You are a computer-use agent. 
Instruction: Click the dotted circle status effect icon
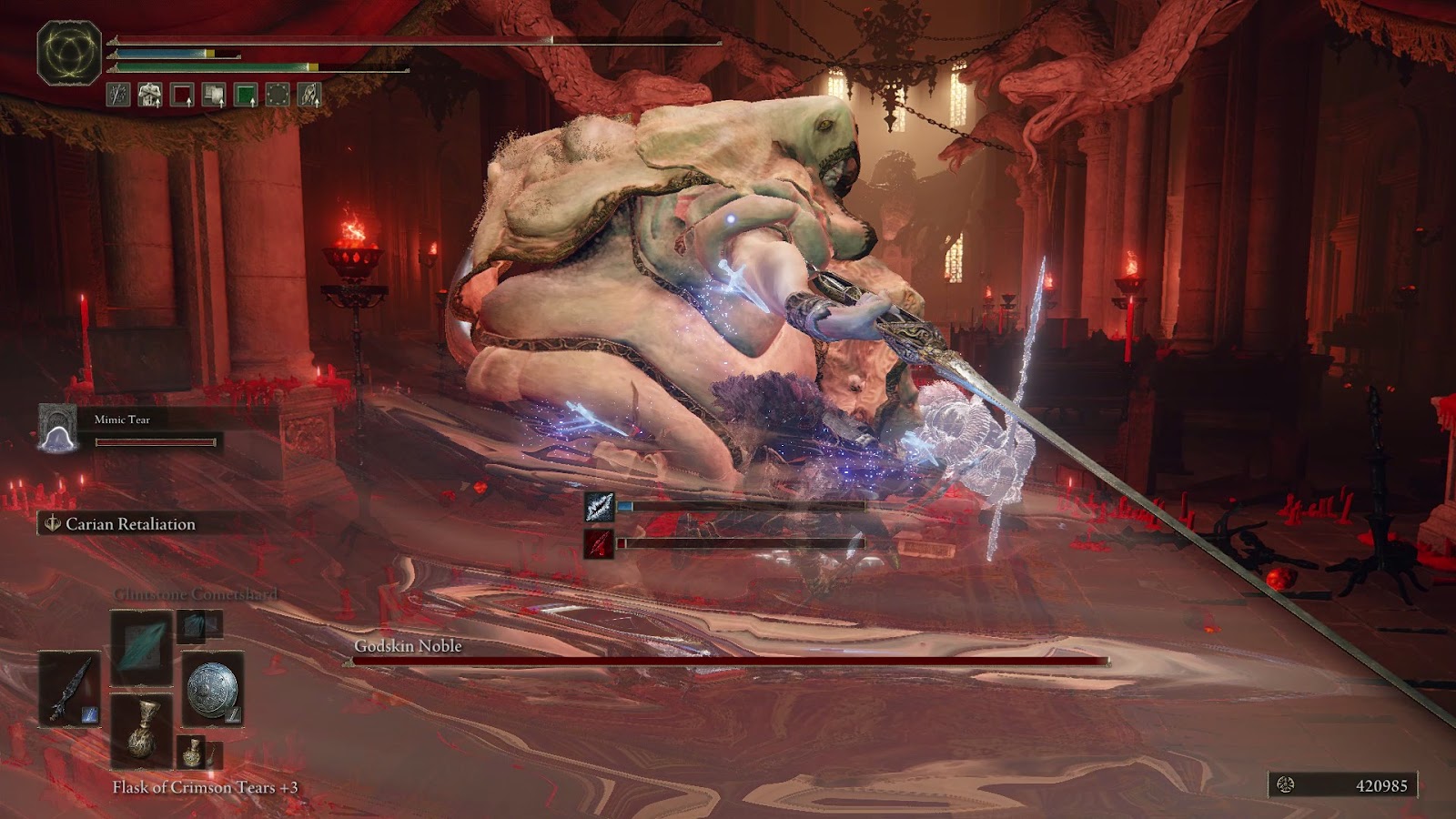(278, 95)
